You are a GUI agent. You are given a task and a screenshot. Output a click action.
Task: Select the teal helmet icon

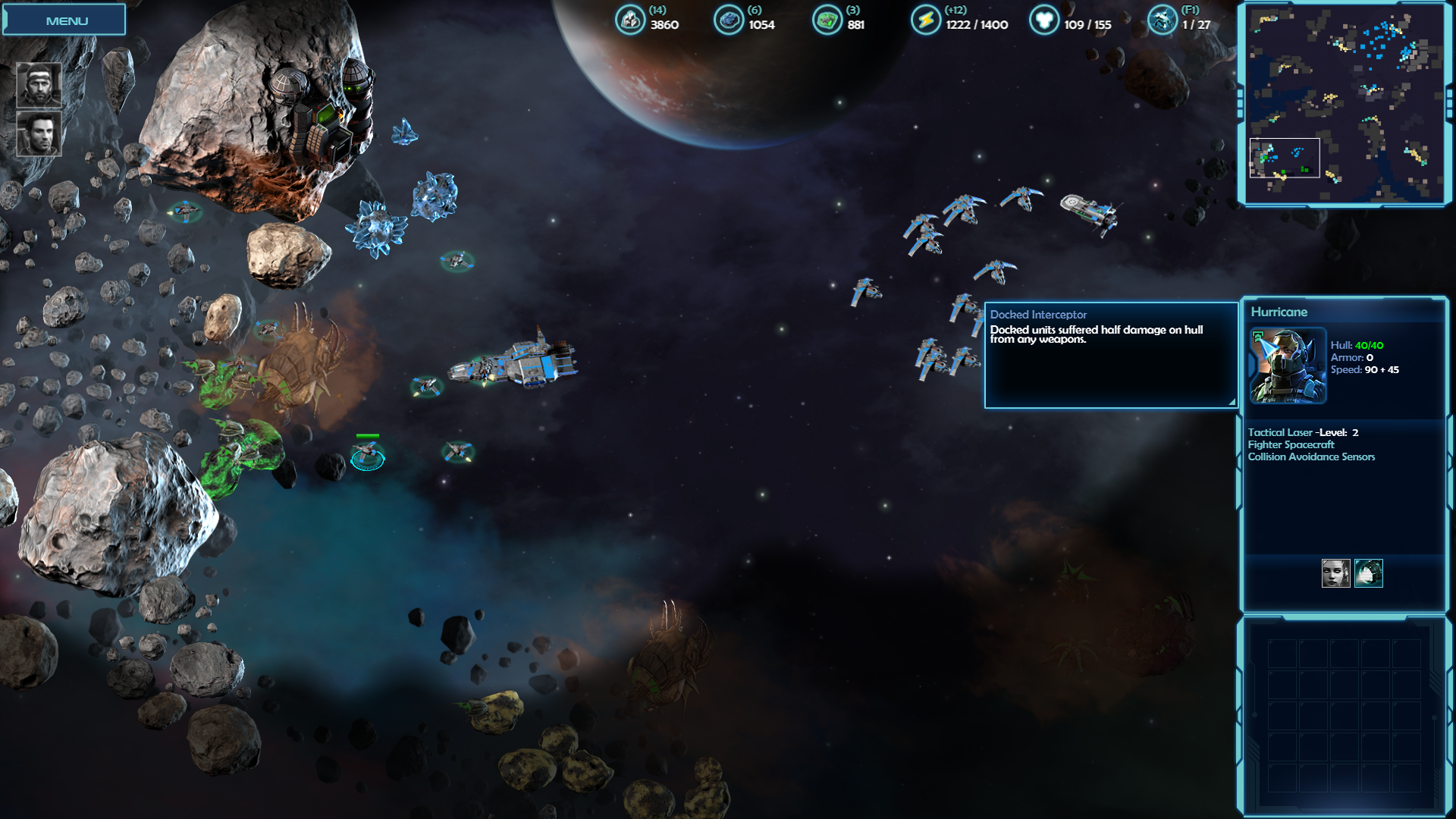[x=1369, y=573]
